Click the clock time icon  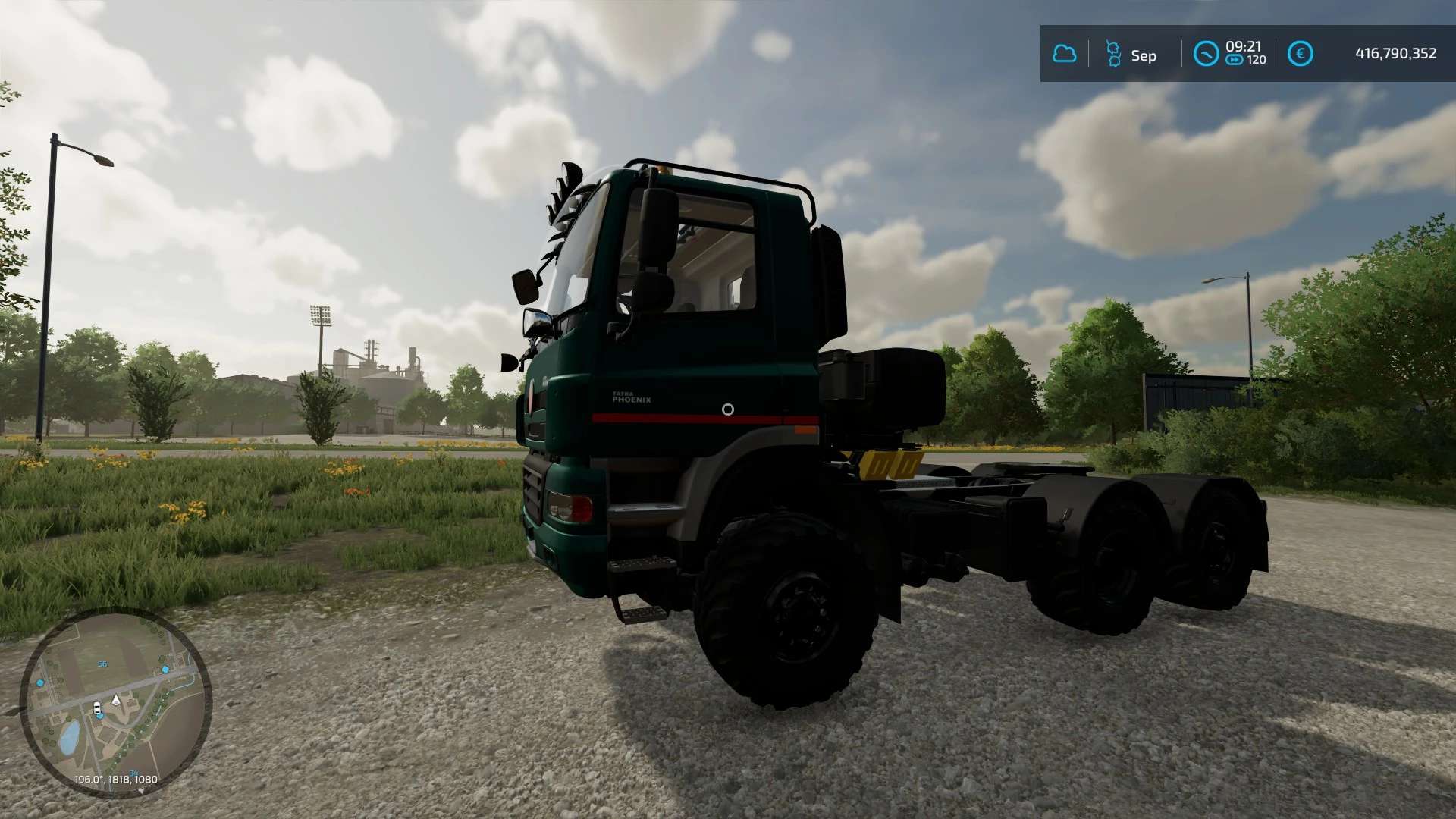[1206, 54]
